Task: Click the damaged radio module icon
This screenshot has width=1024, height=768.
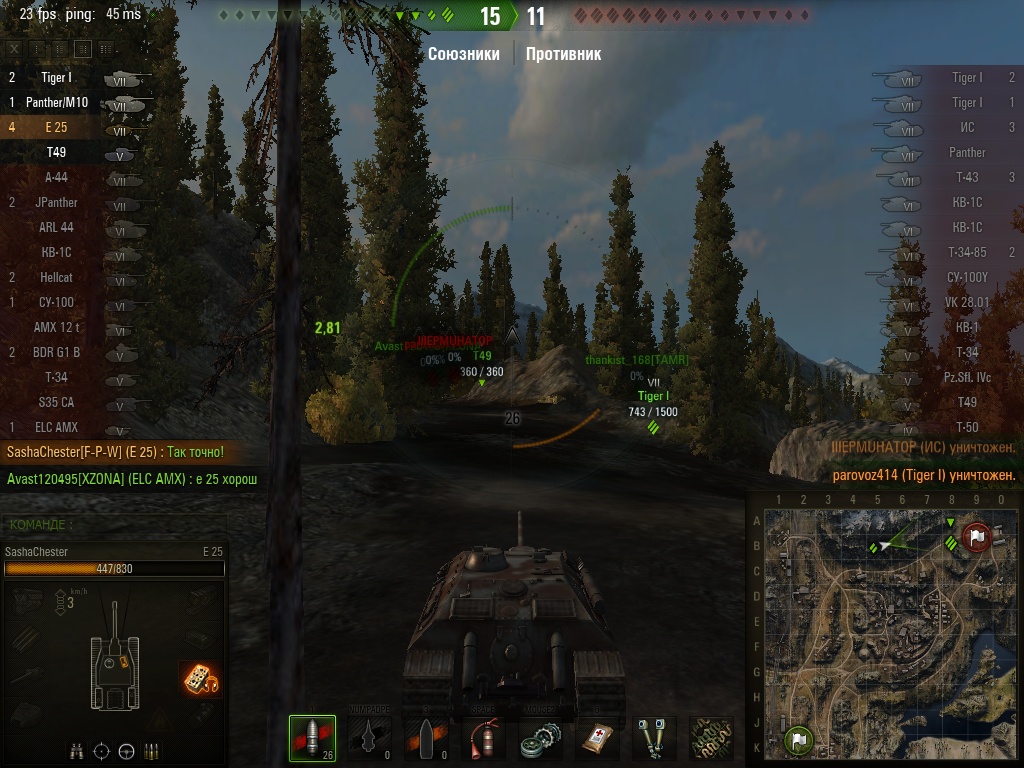Action: click(x=201, y=679)
